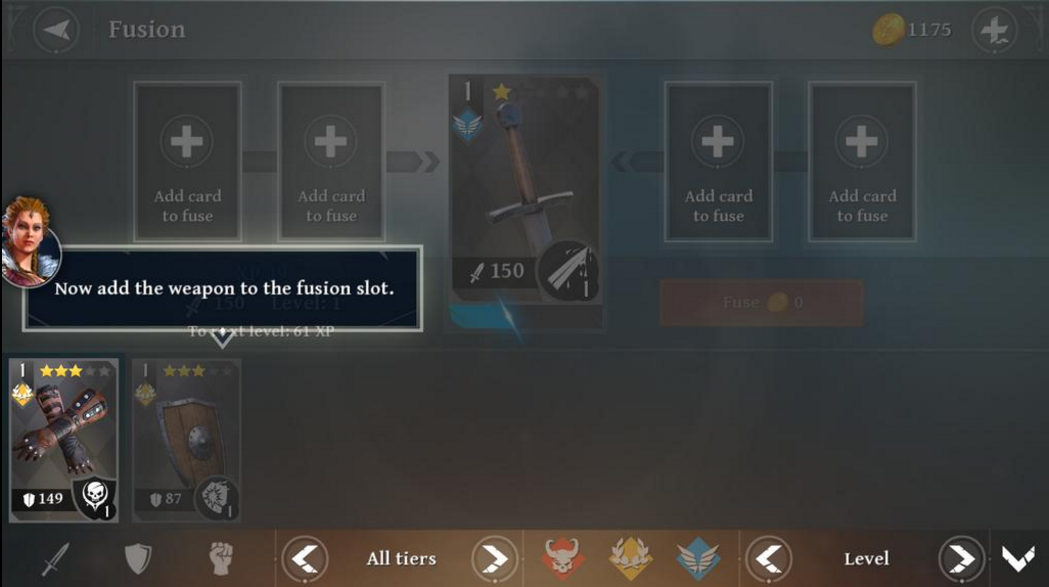The image size is (1049, 587).
Task: Change sorting with right arrow beside Level
Action: point(961,558)
